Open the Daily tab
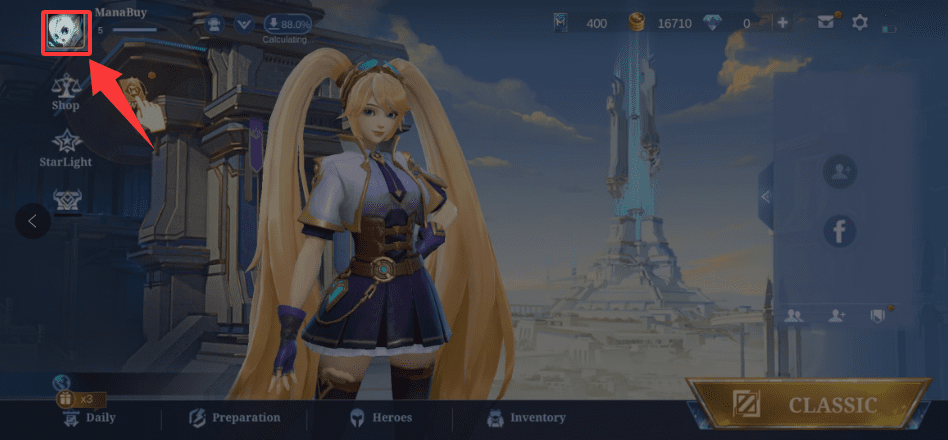 (x=90, y=417)
